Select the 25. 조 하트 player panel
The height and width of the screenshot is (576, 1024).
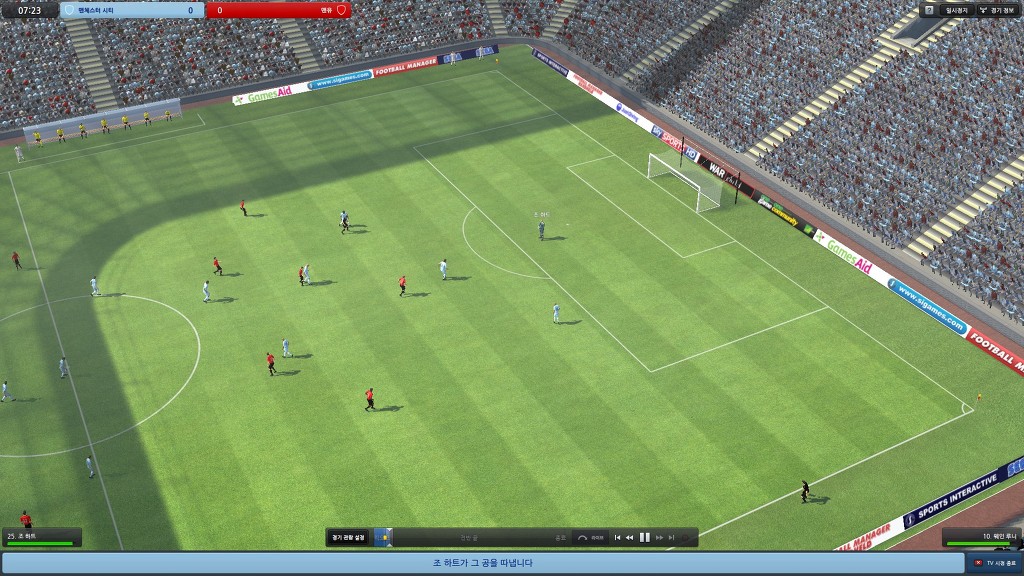[x=40, y=538]
